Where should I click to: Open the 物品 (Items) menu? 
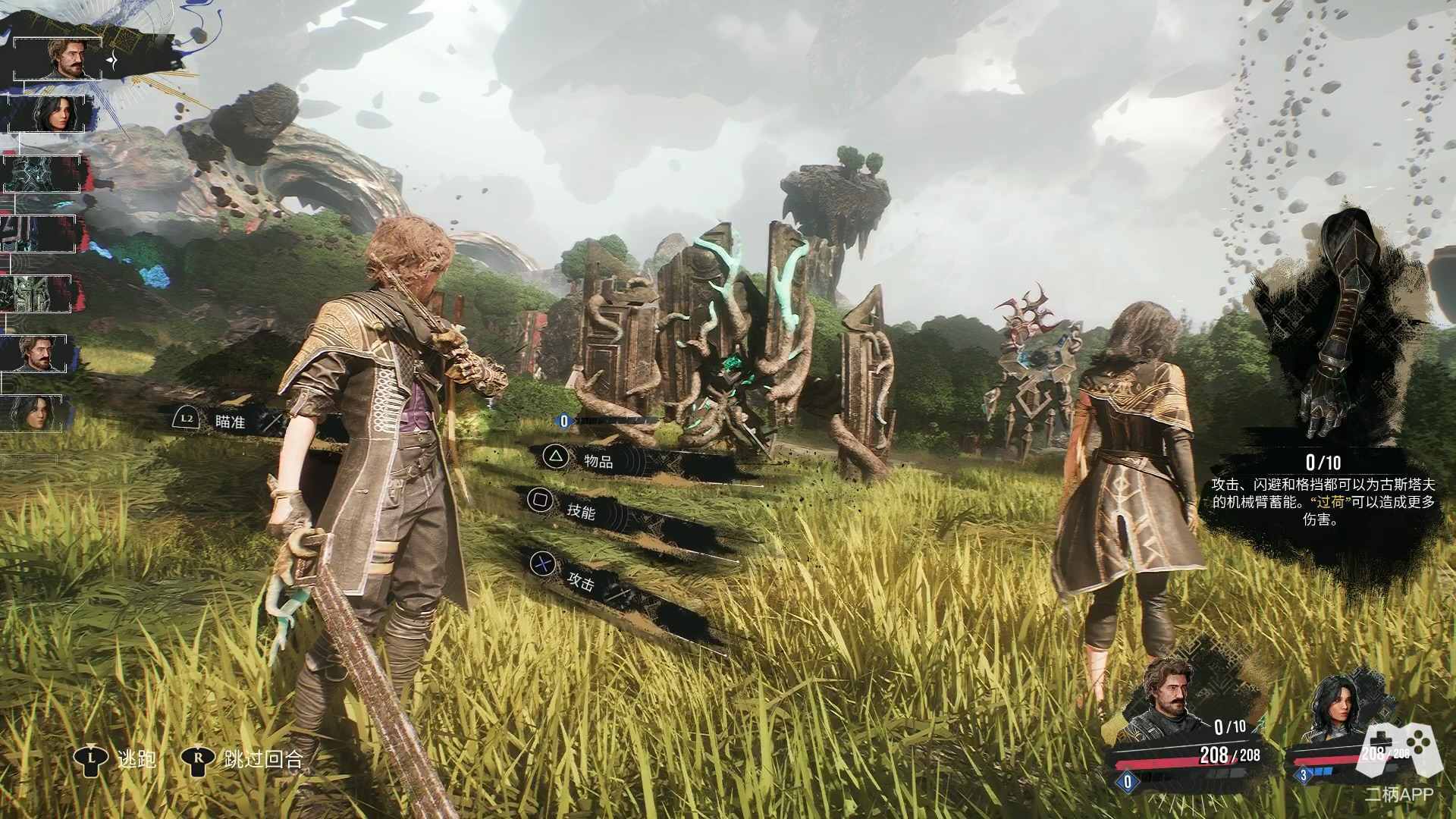coord(598,459)
